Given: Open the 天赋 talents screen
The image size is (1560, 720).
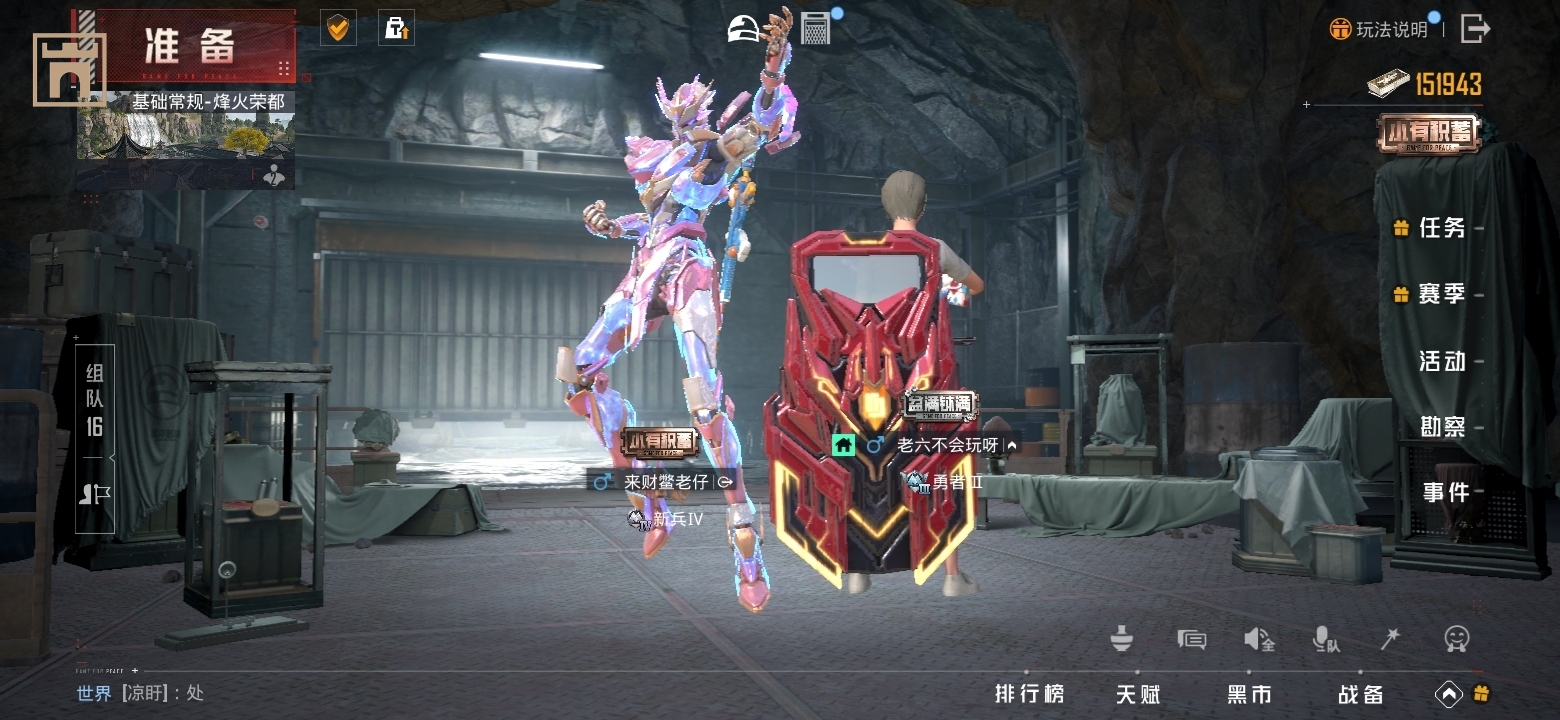Looking at the screenshot, I should 1138,693.
